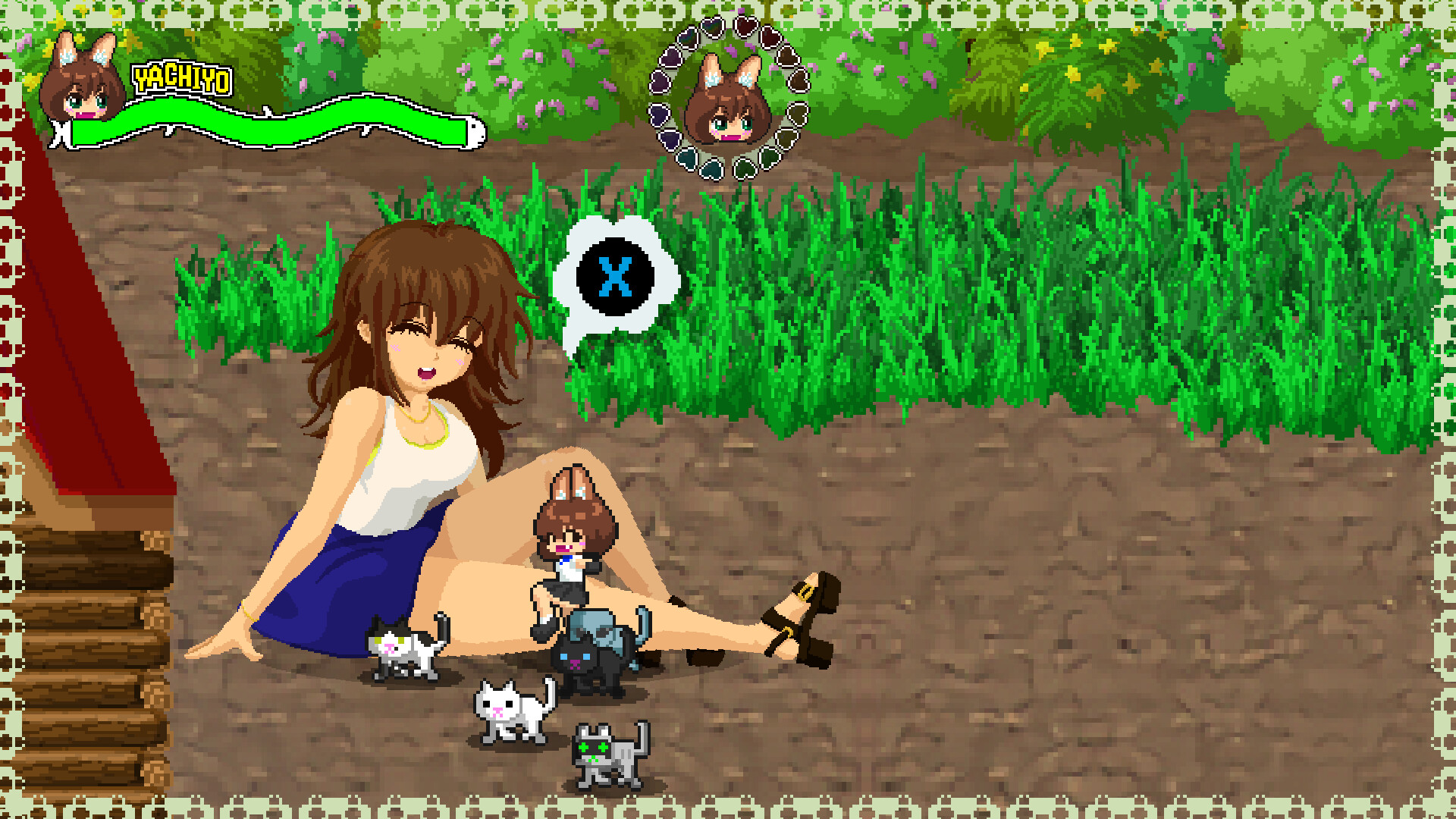Select the chibi bunny-eared character Yachiyo
Image resolution: width=1456 pixels, height=819 pixels.
[573, 538]
